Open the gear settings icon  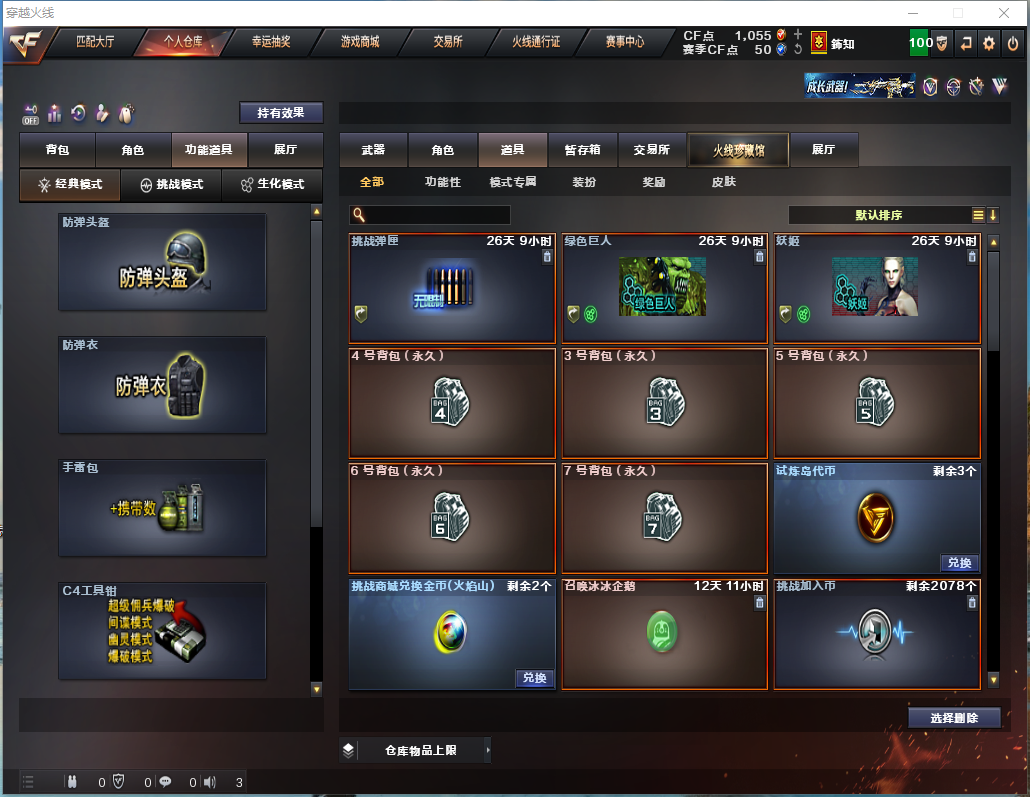989,43
